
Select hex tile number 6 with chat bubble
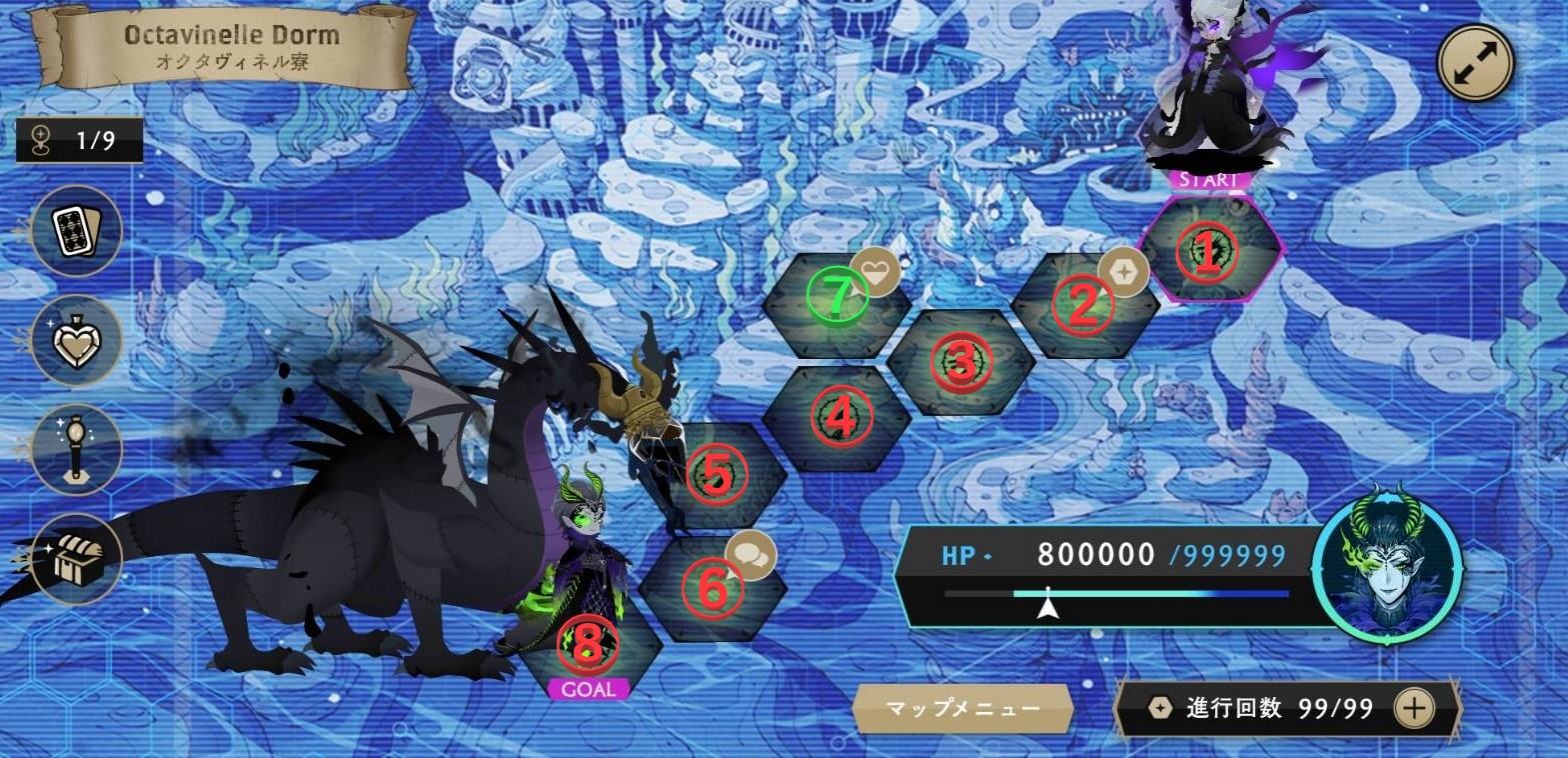click(712, 588)
